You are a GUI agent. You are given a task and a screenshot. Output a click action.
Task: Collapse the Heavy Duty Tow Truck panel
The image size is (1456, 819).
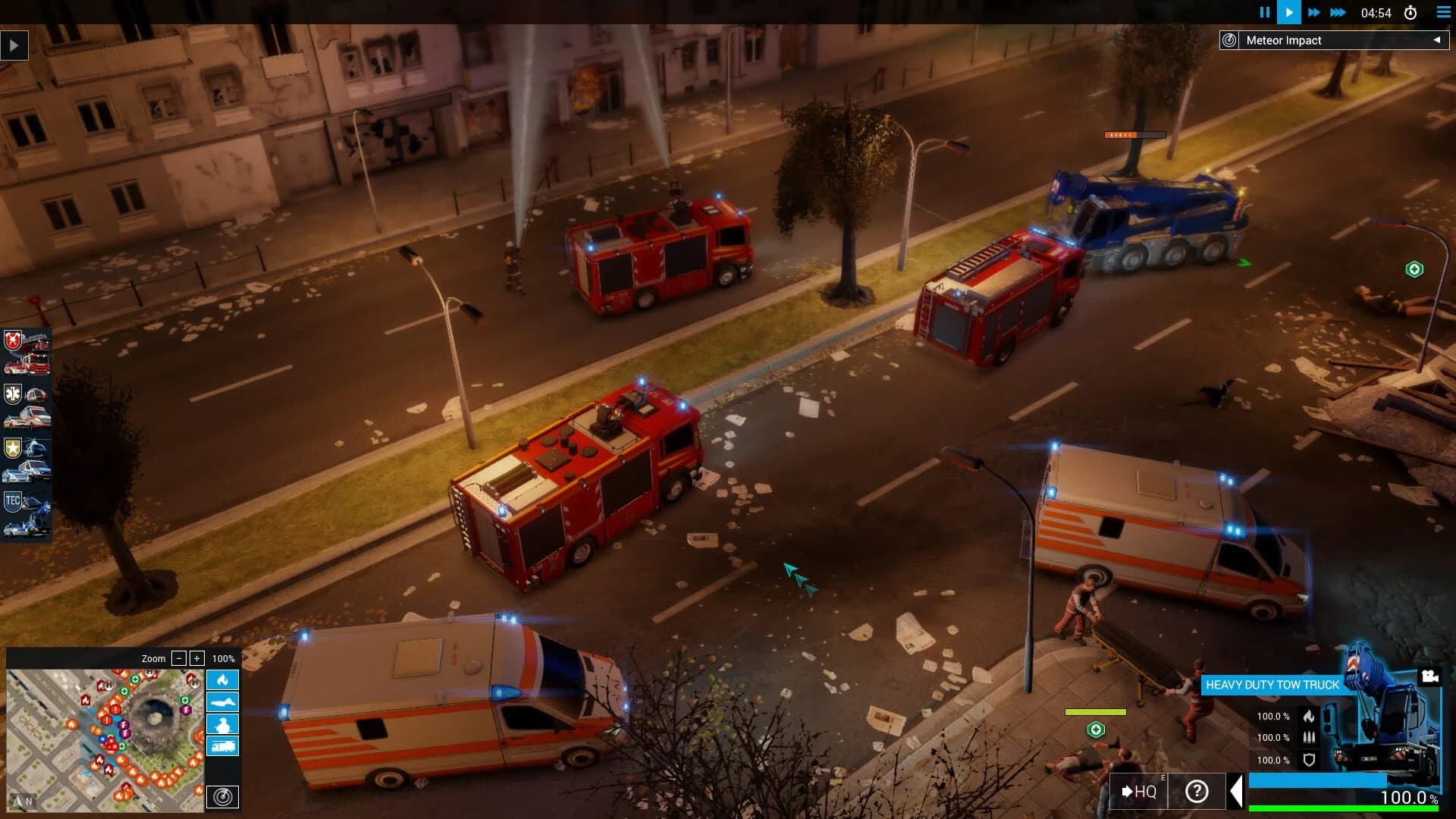point(1238,791)
